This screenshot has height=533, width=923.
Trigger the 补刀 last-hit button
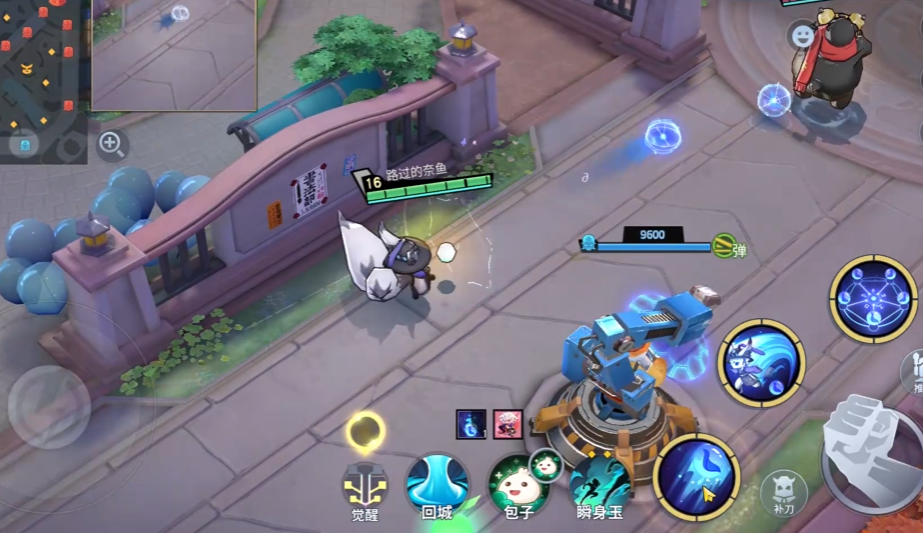(783, 491)
